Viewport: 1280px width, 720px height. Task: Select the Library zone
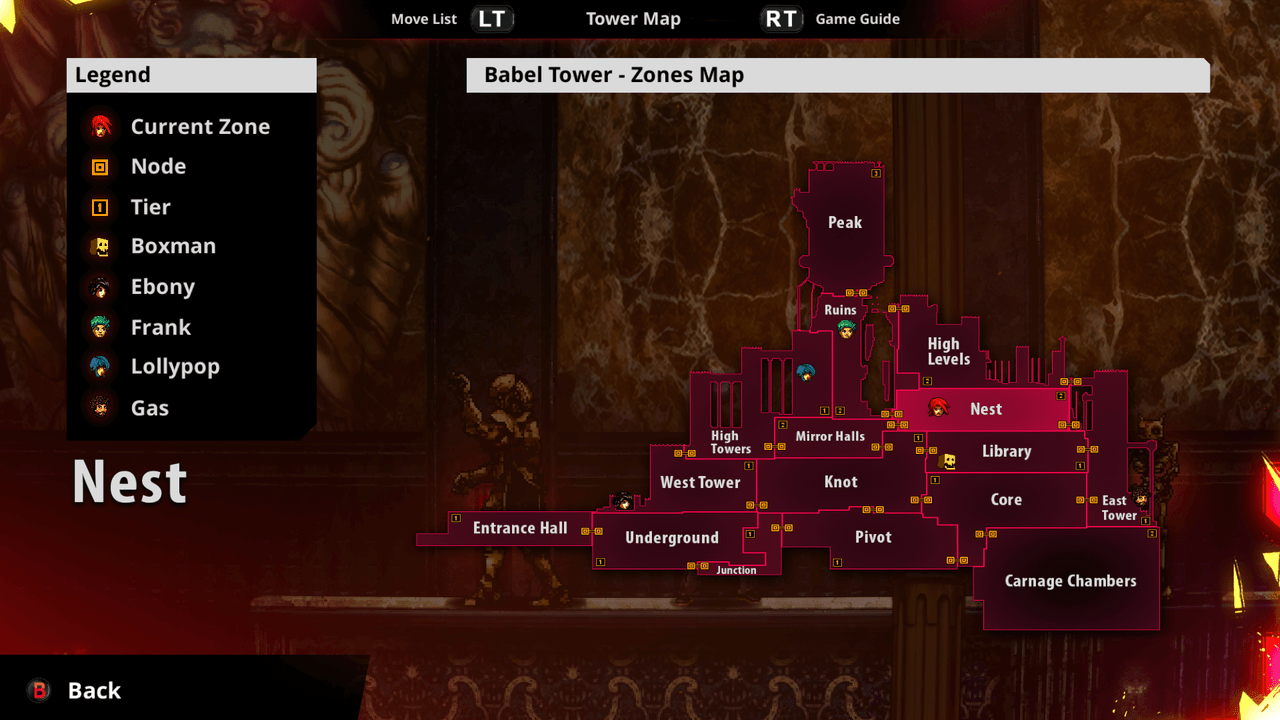[x=1006, y=451]
